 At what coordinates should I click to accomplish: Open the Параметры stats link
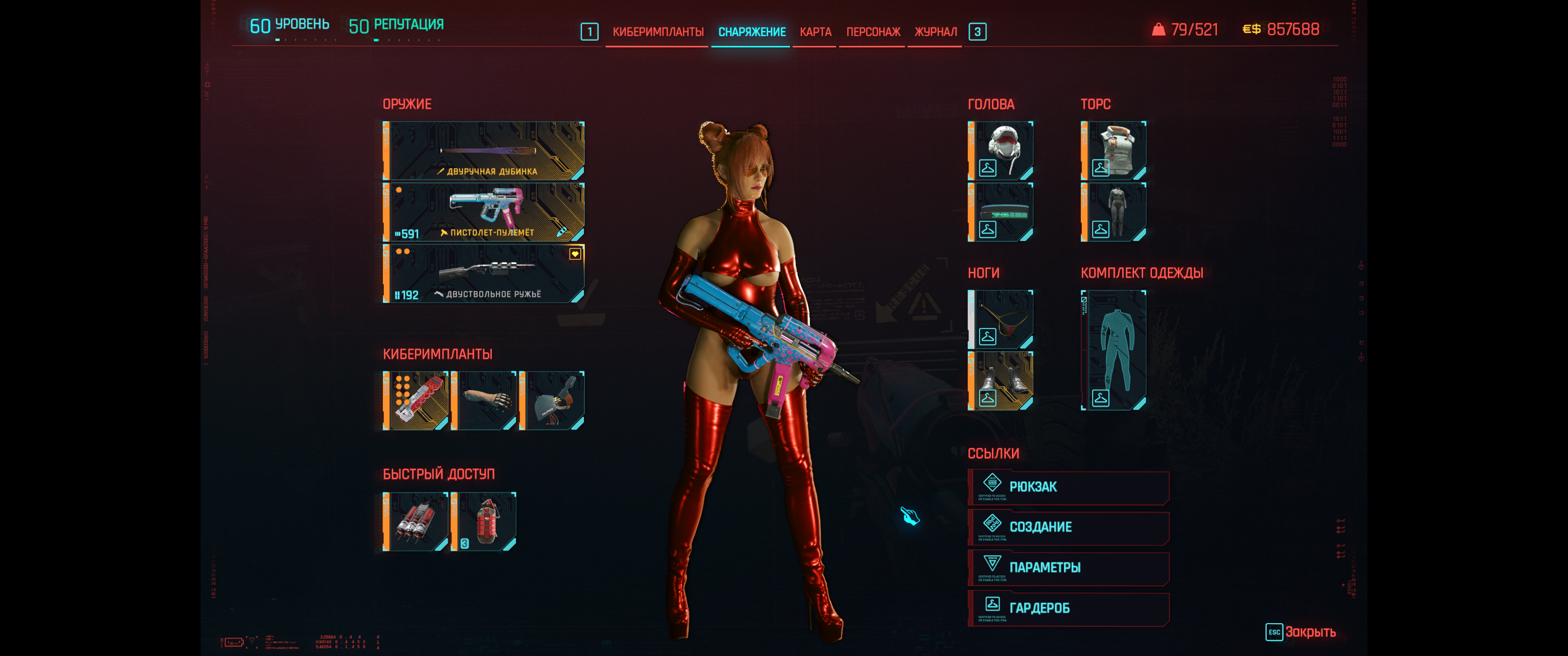1068,568
